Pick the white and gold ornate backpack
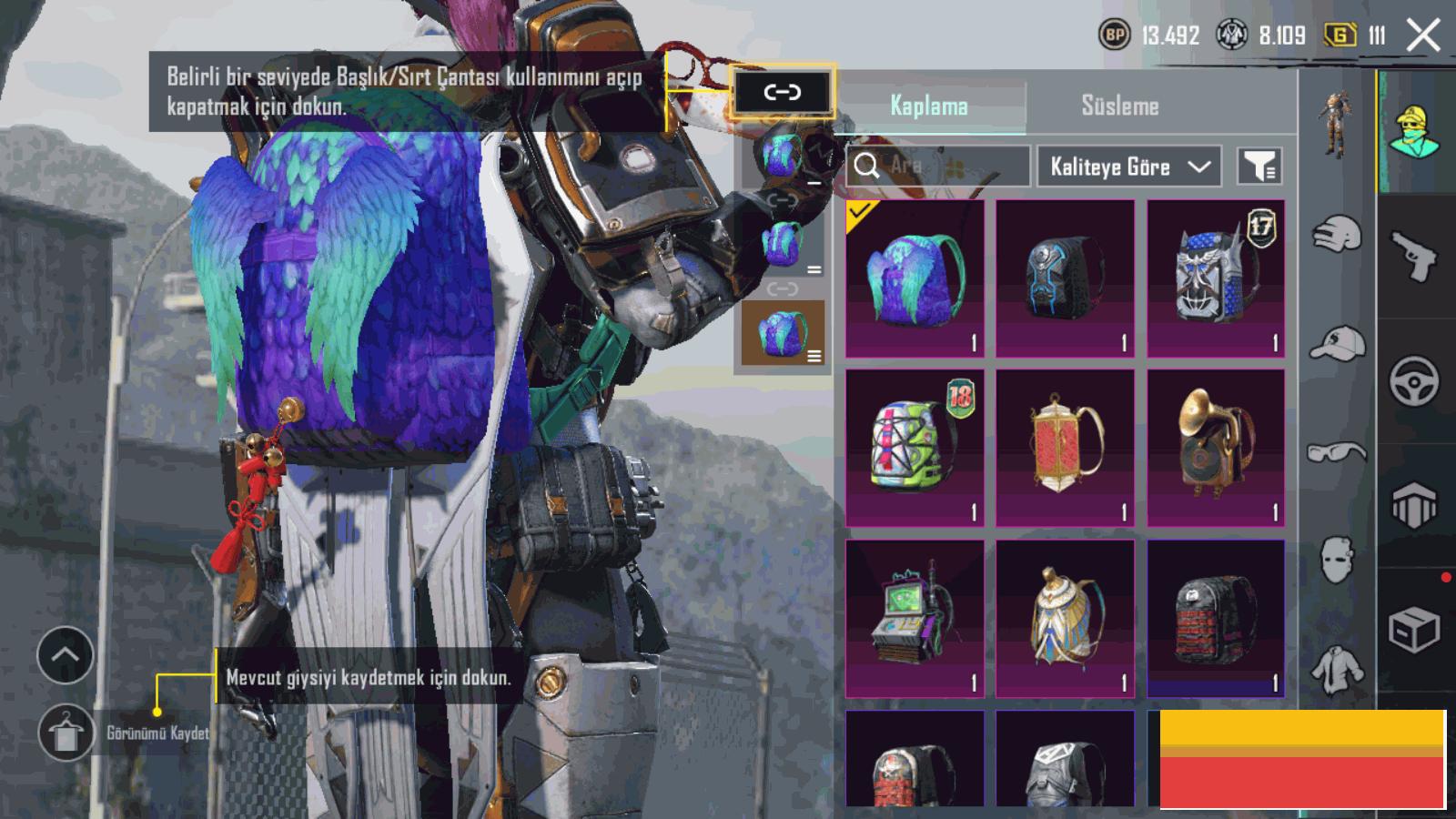 click(x=1065, y=618)
